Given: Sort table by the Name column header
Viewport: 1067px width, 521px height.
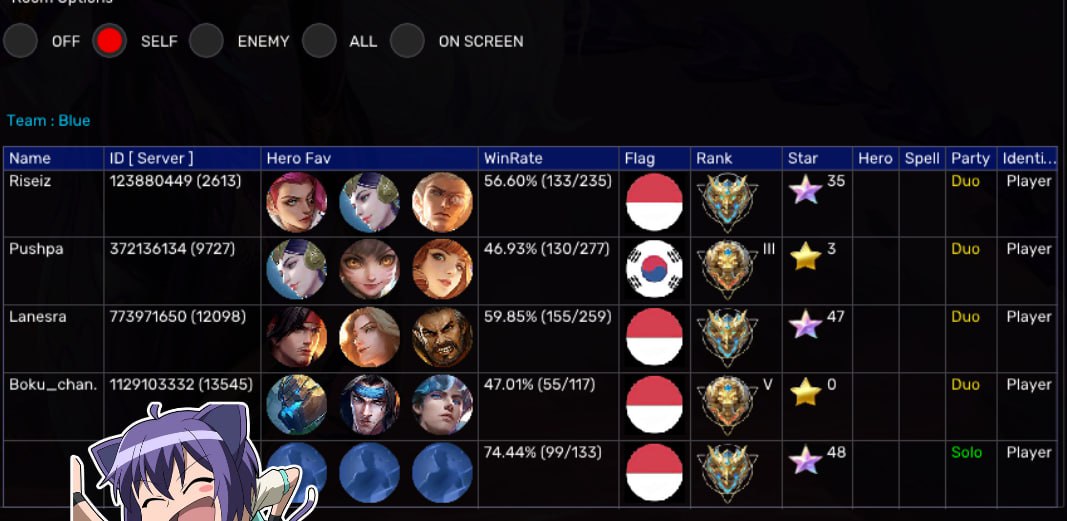Looking at the screenshot, I should [30, 158].
